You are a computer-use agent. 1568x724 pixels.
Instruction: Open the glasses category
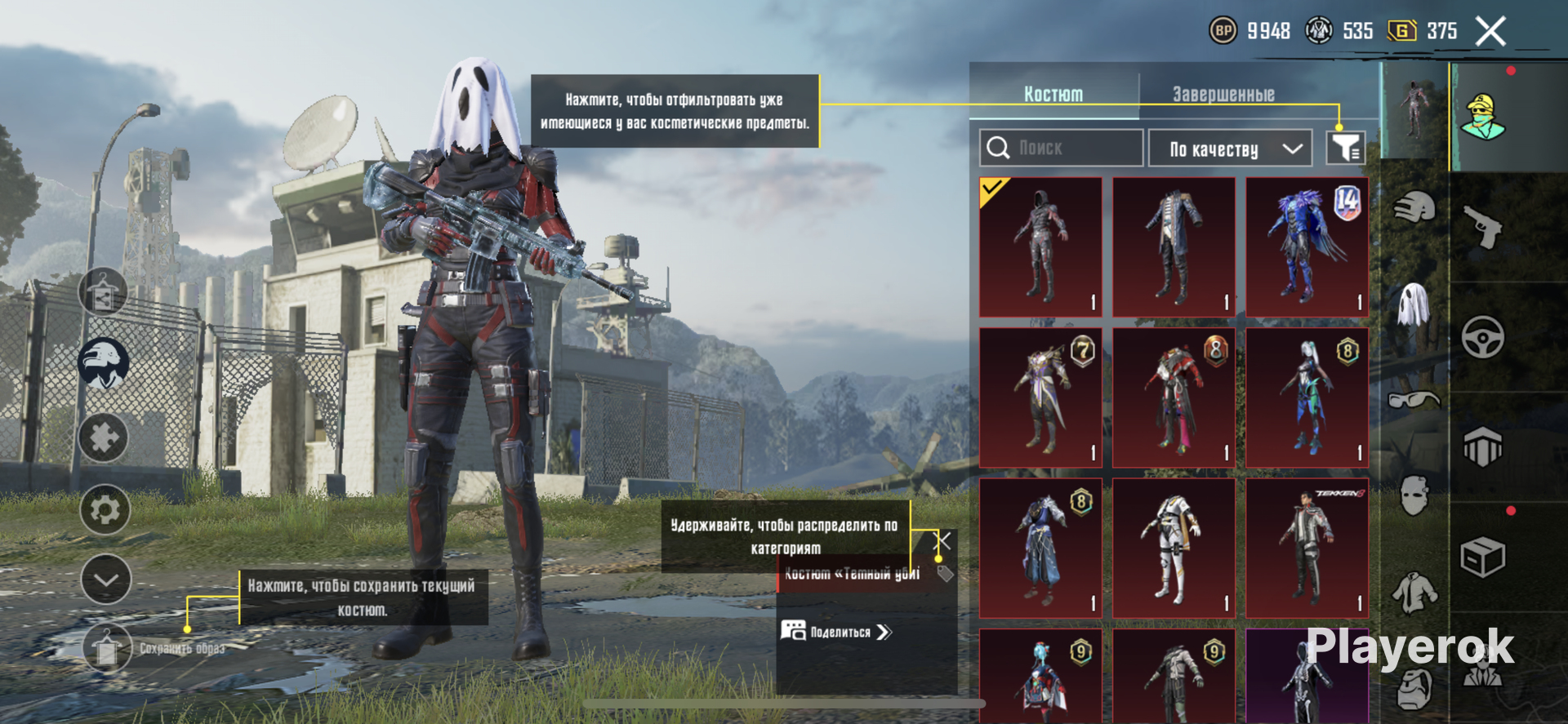click(x=1414, y=399)
